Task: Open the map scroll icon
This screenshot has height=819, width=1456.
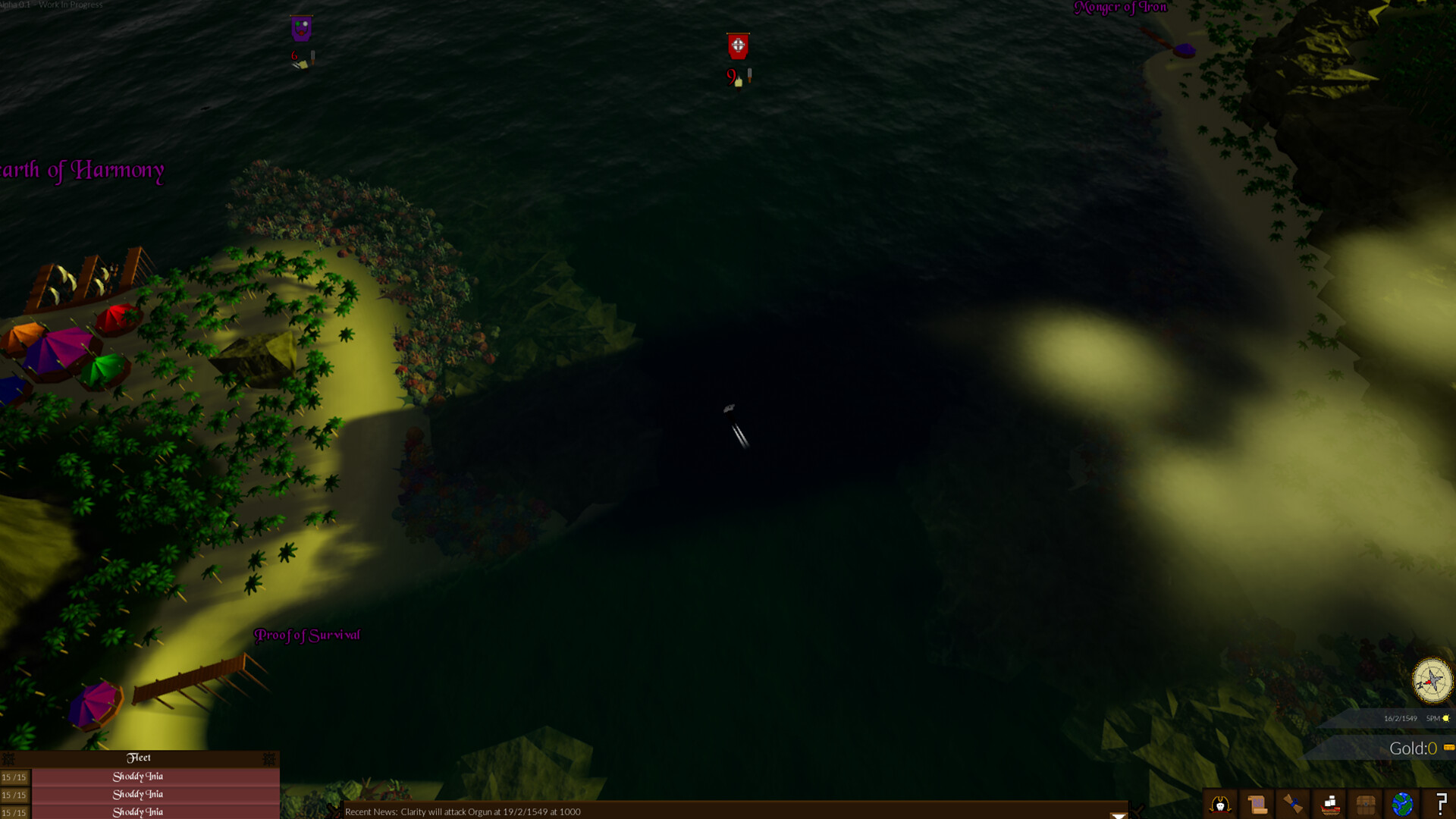Action: click(x=1257, y=805)
